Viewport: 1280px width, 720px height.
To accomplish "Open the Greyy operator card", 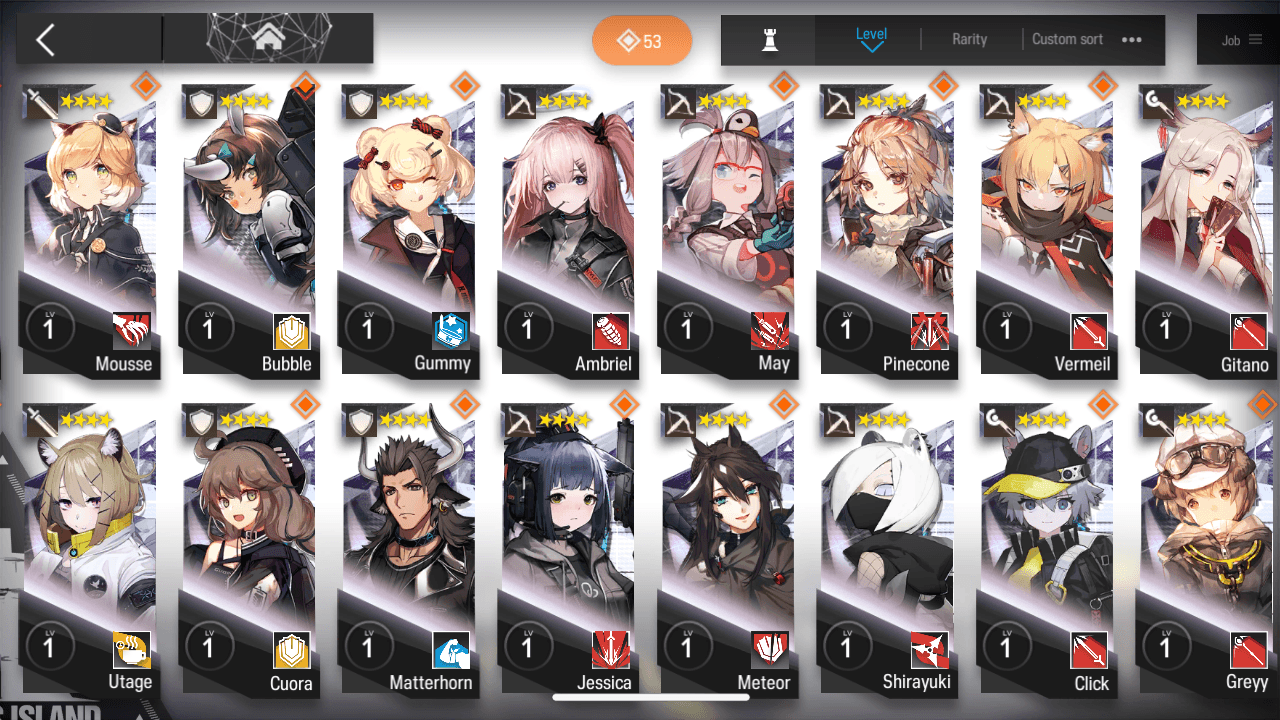I will pyautogui.click(x=1203, y=550).
